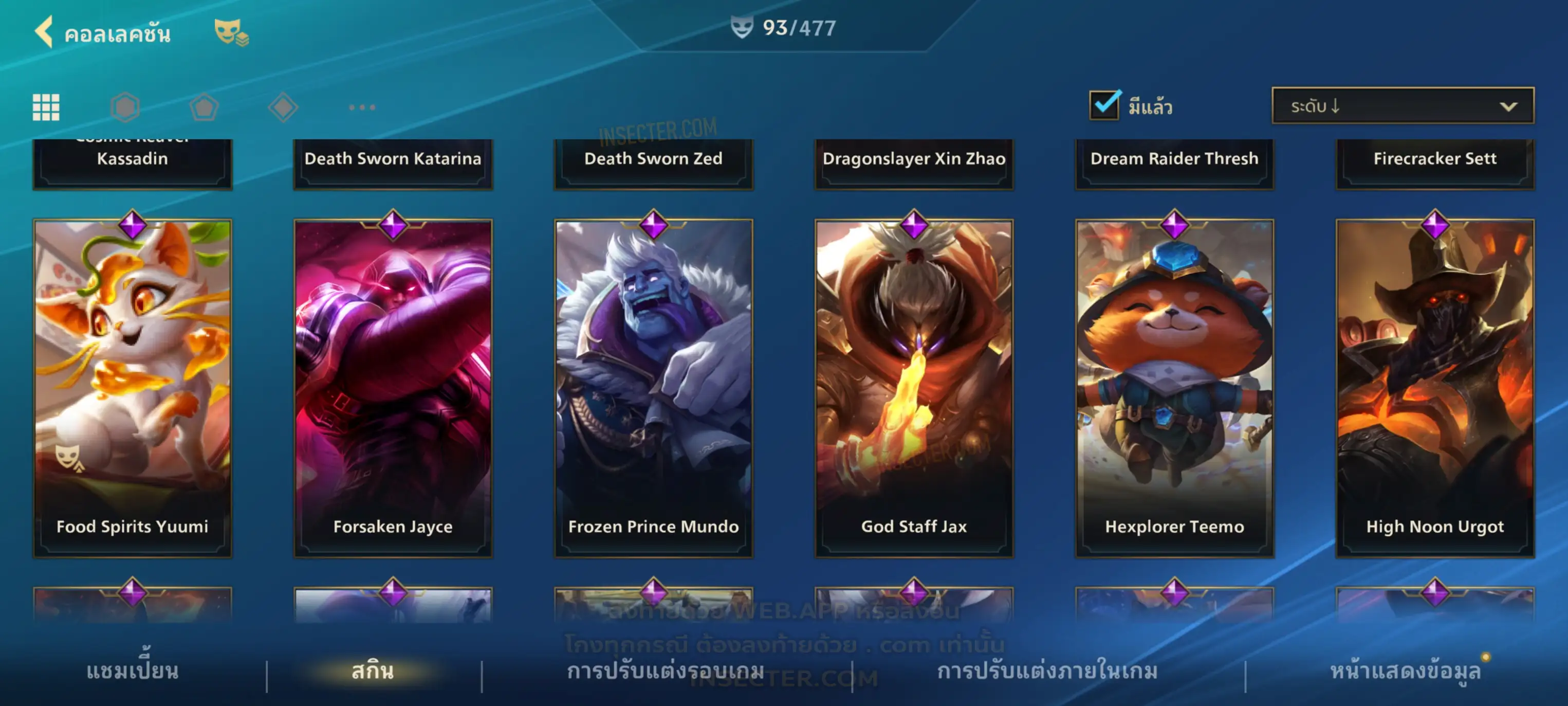Choose the diamond rarity filter
Screen dimensions: 1568x706
pyautogui.click(x=283, y=107)
